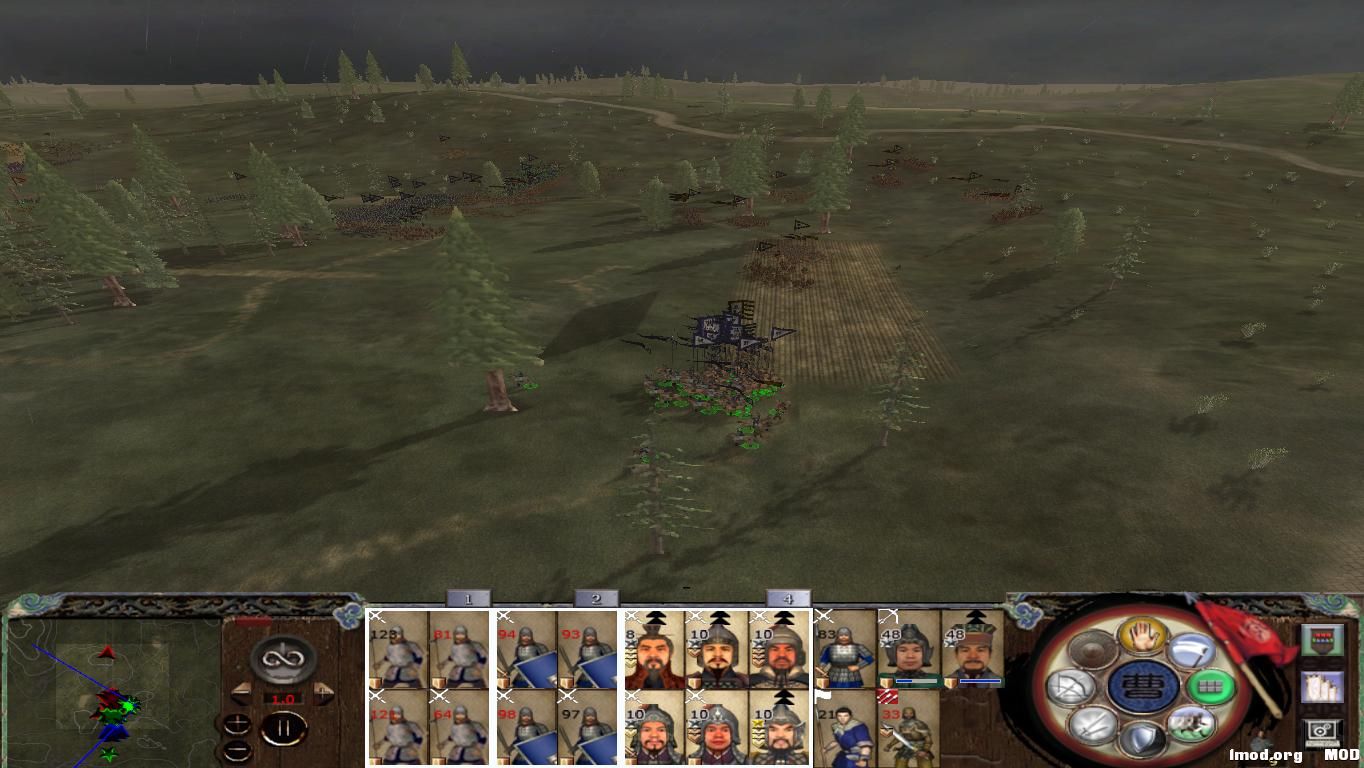The height and width of the screenshot is (768, 1364).
Task: Click the scrolls icon on the right panel
Action: coord(1323,688)
